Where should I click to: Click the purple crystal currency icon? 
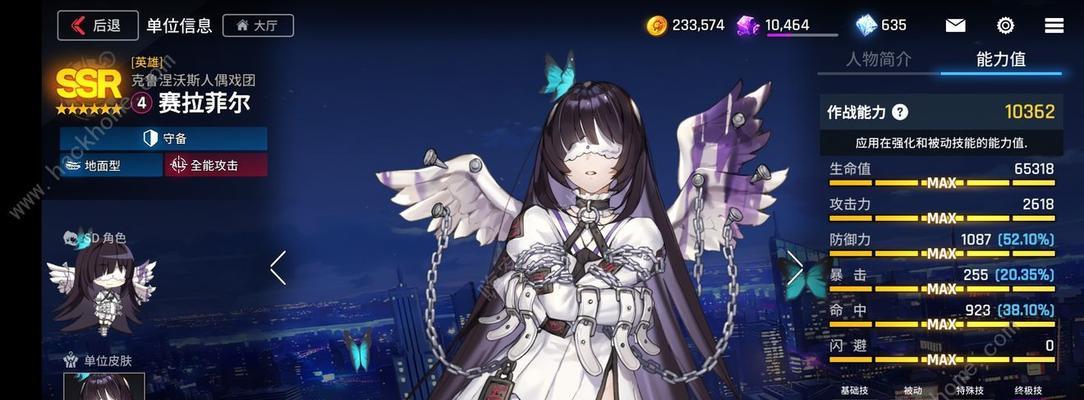click(748, 25)
